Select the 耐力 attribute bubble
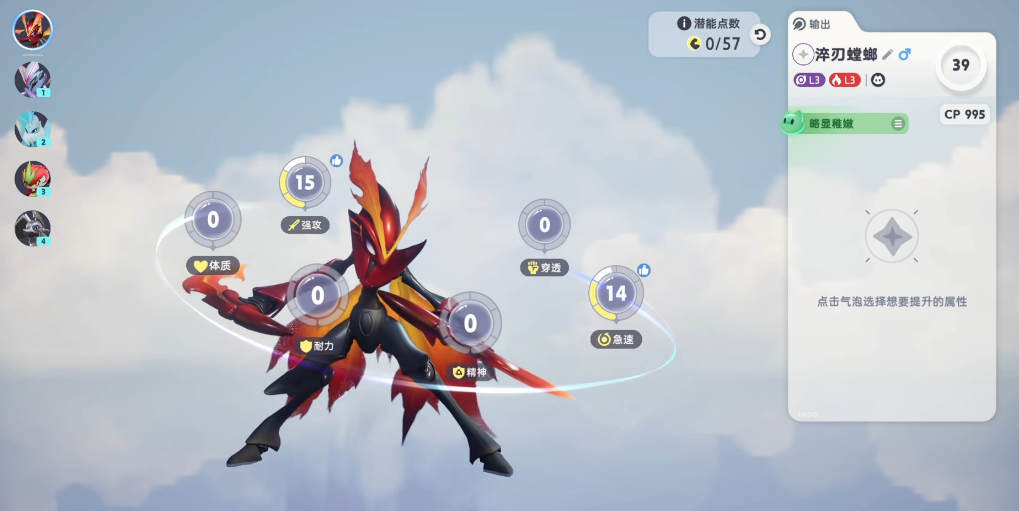 tap(318, 295)
